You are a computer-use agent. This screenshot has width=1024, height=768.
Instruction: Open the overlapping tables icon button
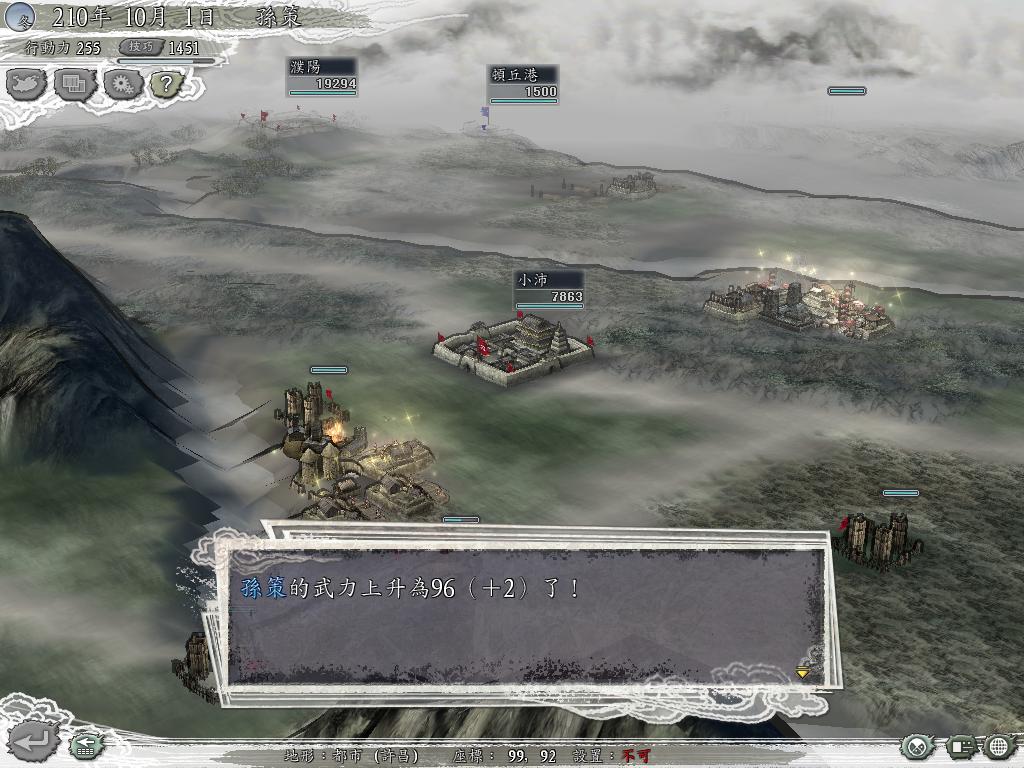click(x=74, y=84)
